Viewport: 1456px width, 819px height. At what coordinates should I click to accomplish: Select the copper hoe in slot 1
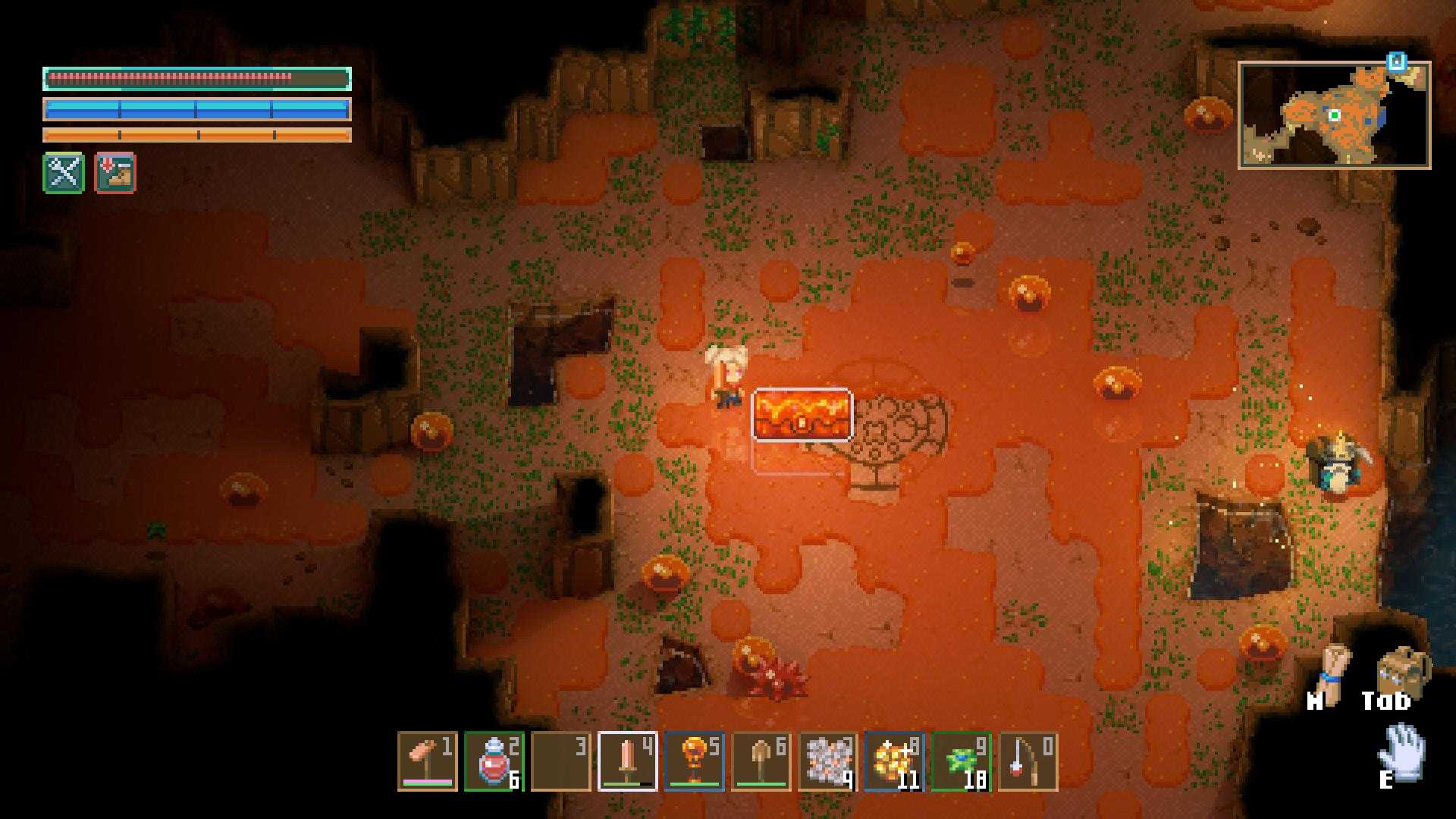coord(427,761)
